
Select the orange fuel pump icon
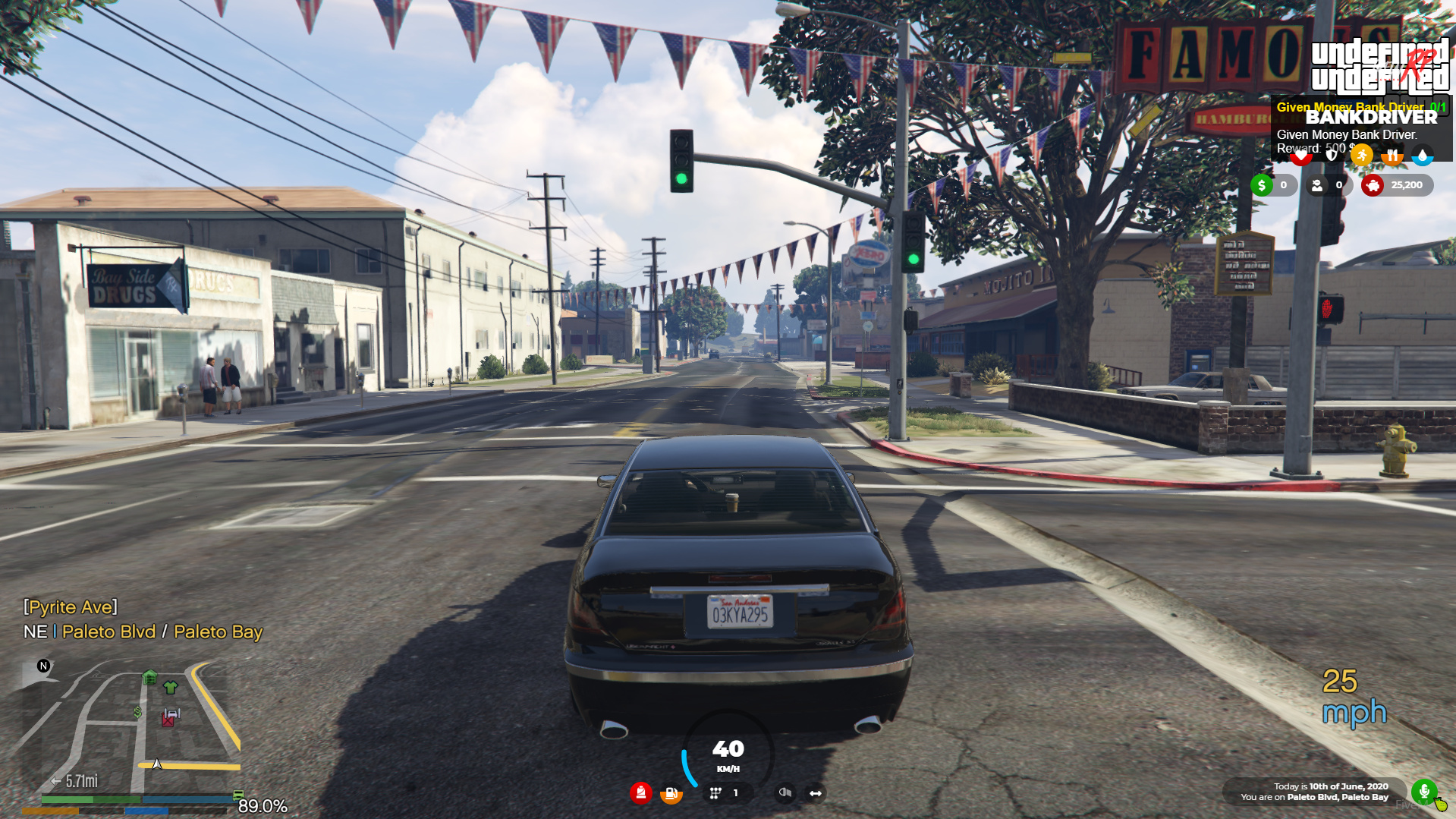(671, 793)
